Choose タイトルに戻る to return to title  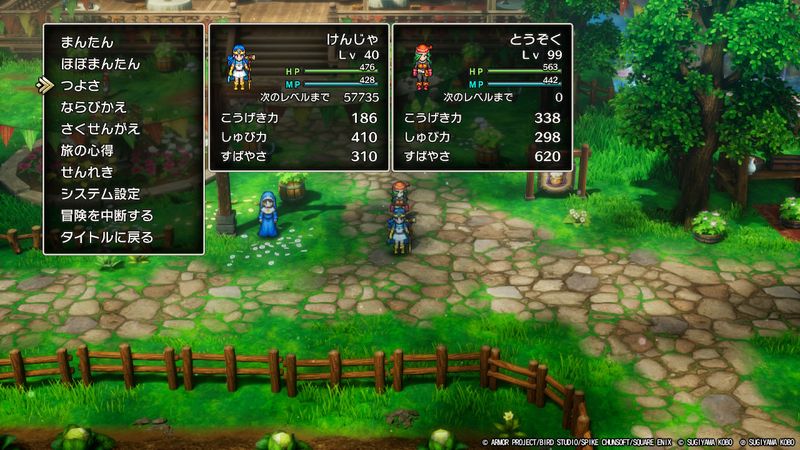(x=107, y=237)
